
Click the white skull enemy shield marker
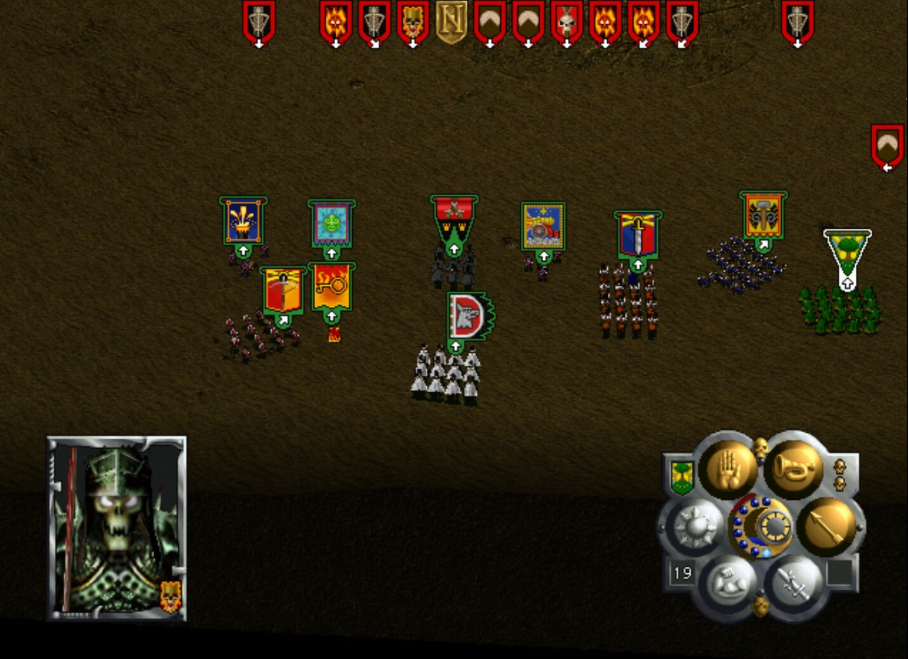click(567, 21)
